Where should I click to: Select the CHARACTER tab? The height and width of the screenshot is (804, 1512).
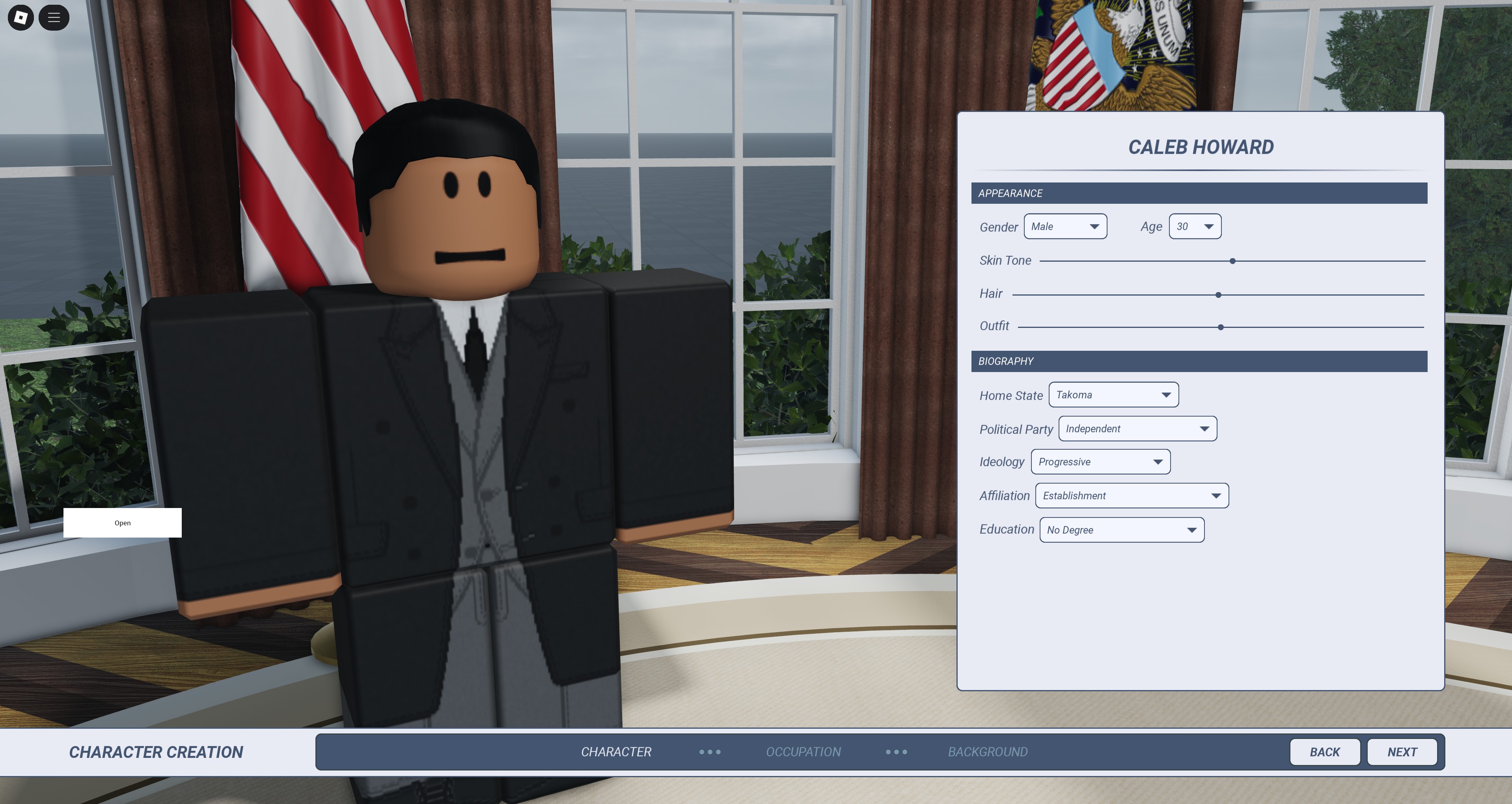point(616,752)
